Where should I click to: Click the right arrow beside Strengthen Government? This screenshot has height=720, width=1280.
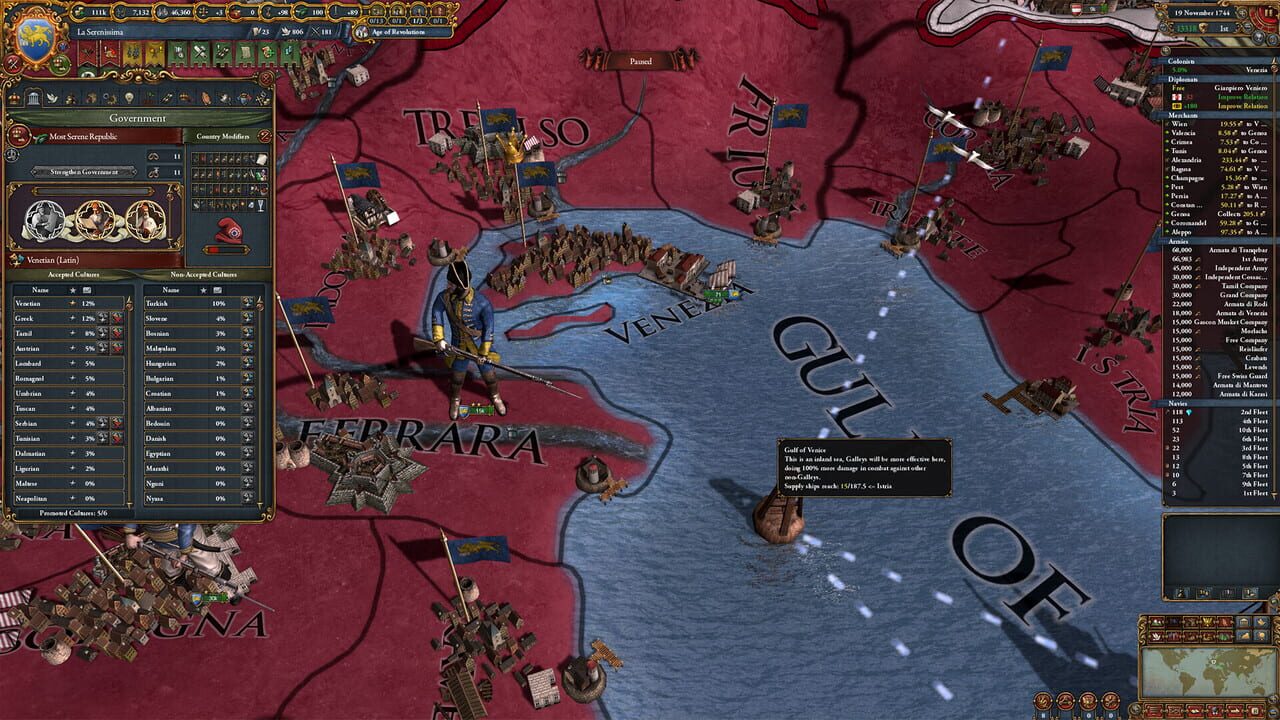[x=136, y=173]
